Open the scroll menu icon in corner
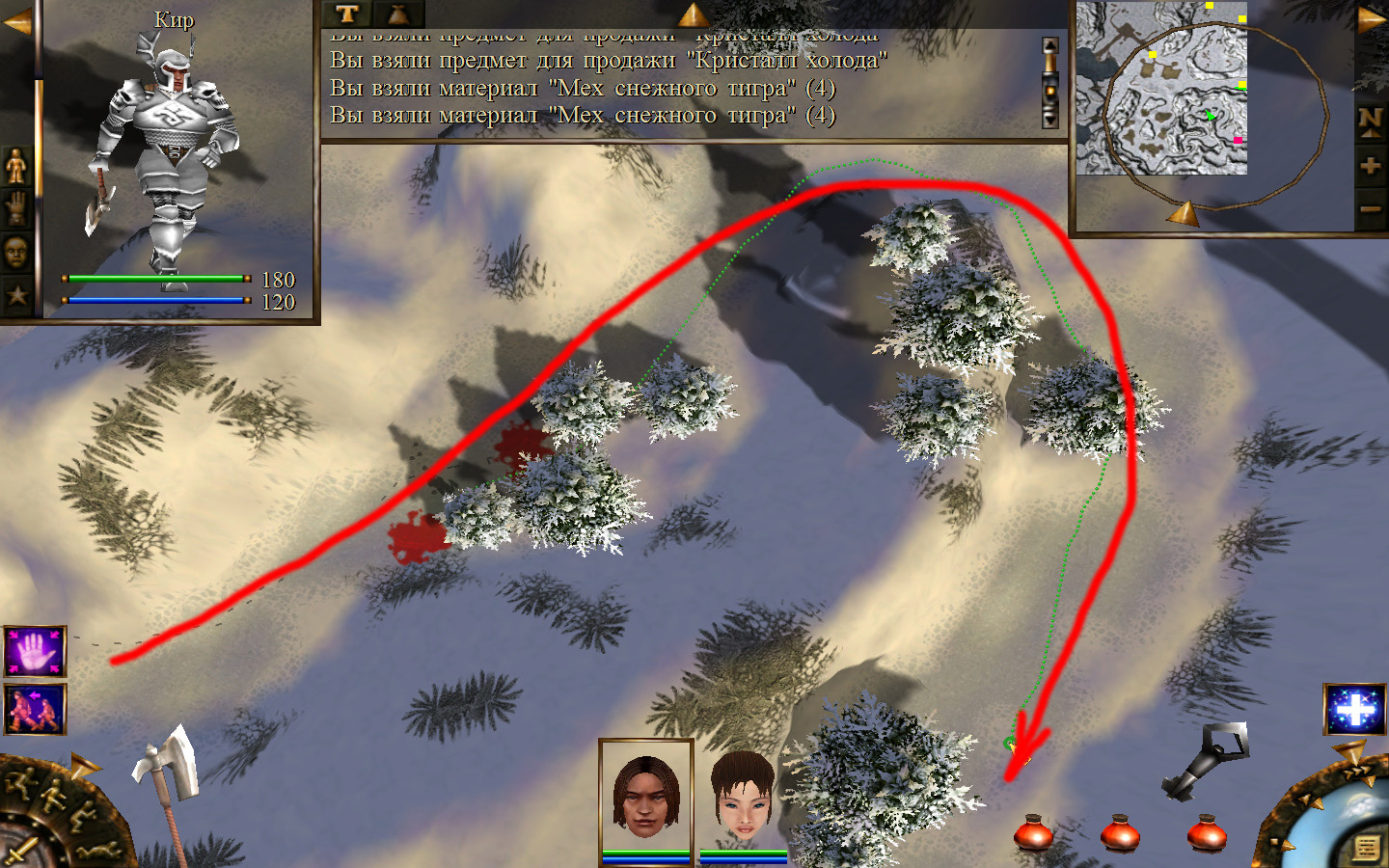The height and width of the screenshot is (868, 1389). tap(1366, 848)
